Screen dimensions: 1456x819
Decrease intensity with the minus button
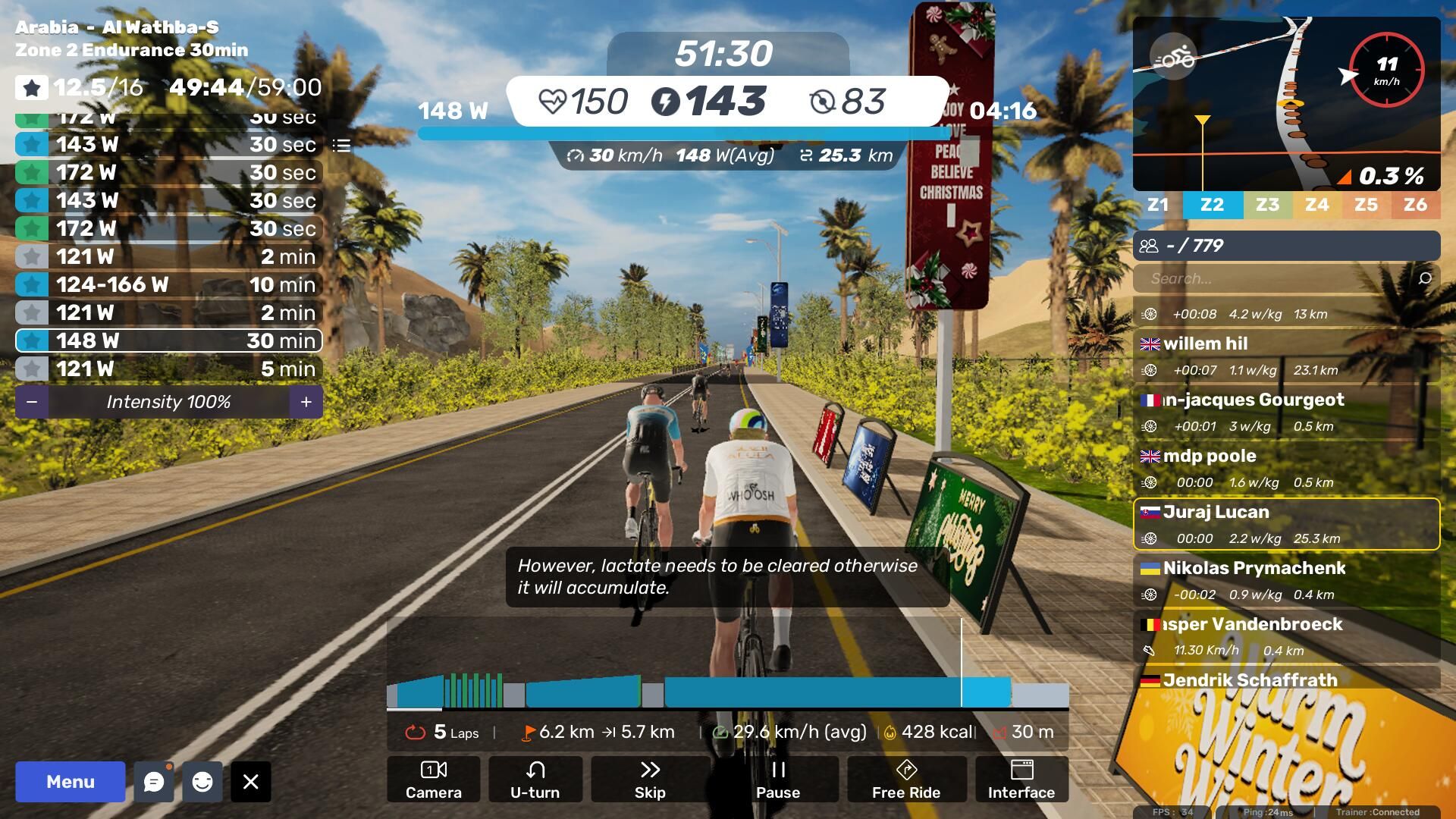[32, 402]
